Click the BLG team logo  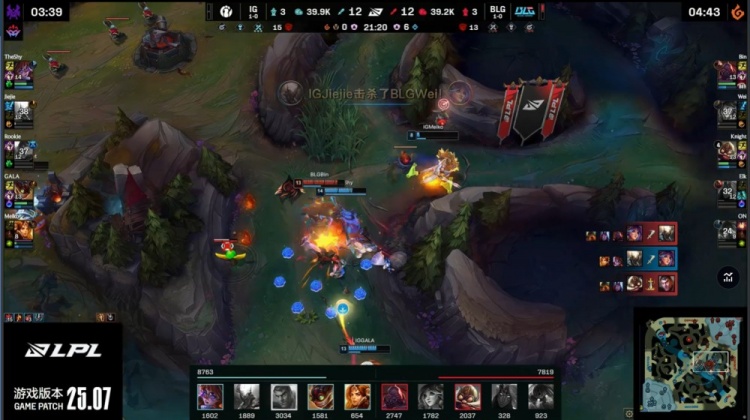[x=521, y=12]
